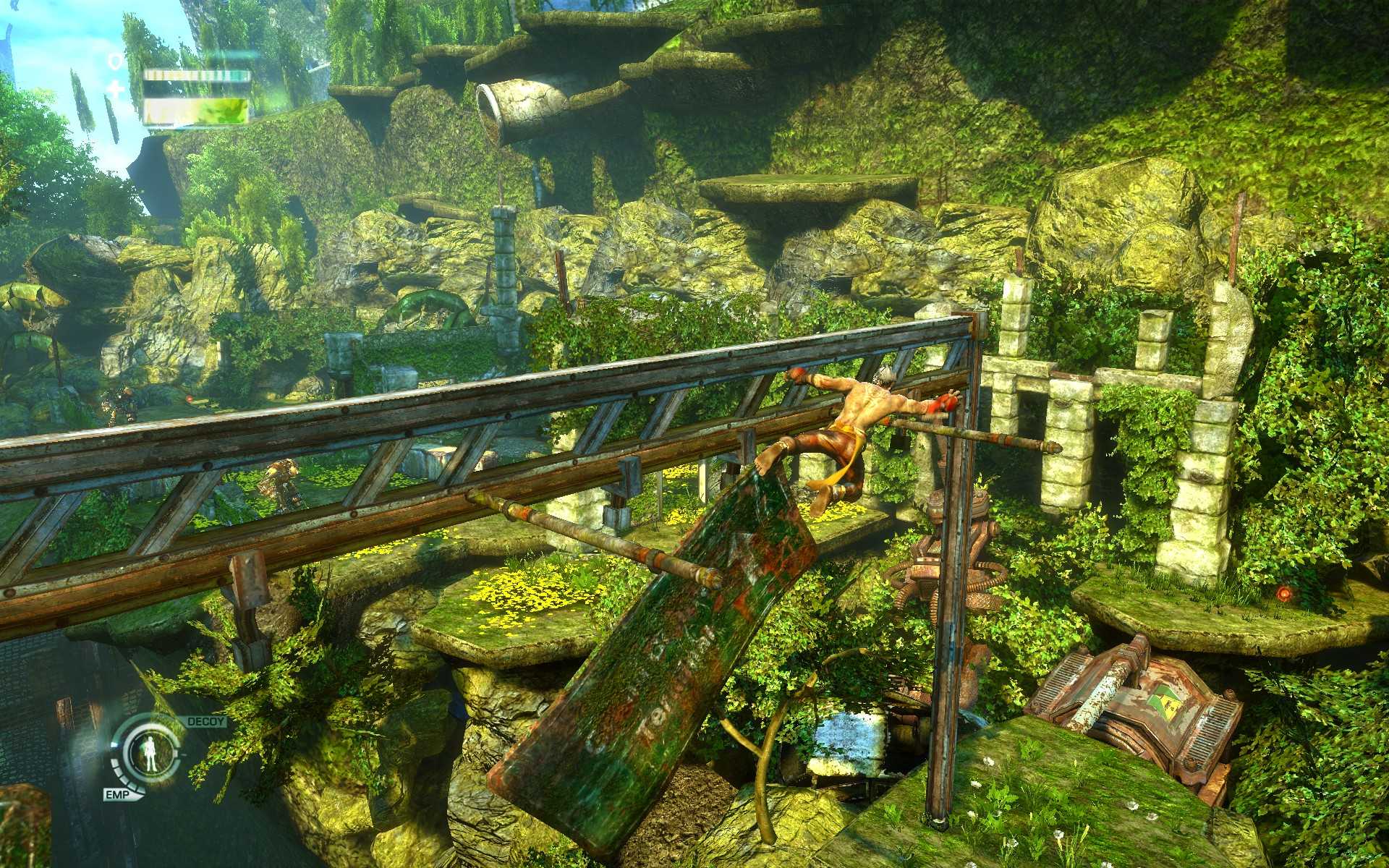The height and width of the screenshot is (868, 1389).
Task: Click the plus health pickup icon
Action: 115,89
